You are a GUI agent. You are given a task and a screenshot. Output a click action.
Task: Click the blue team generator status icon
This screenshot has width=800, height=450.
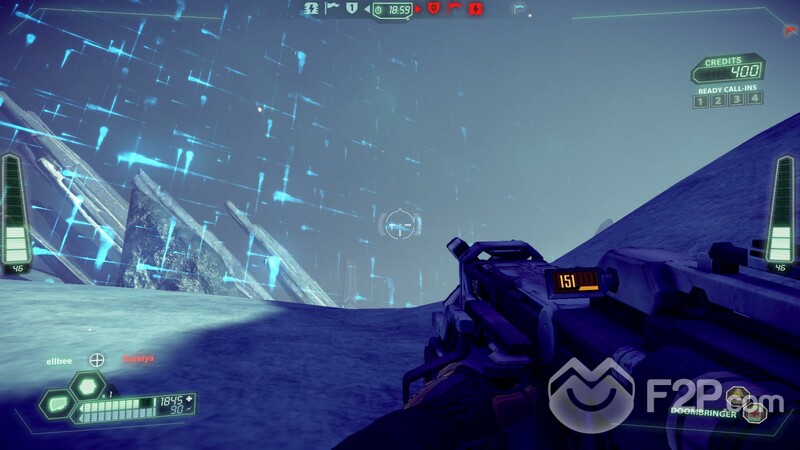310,8
